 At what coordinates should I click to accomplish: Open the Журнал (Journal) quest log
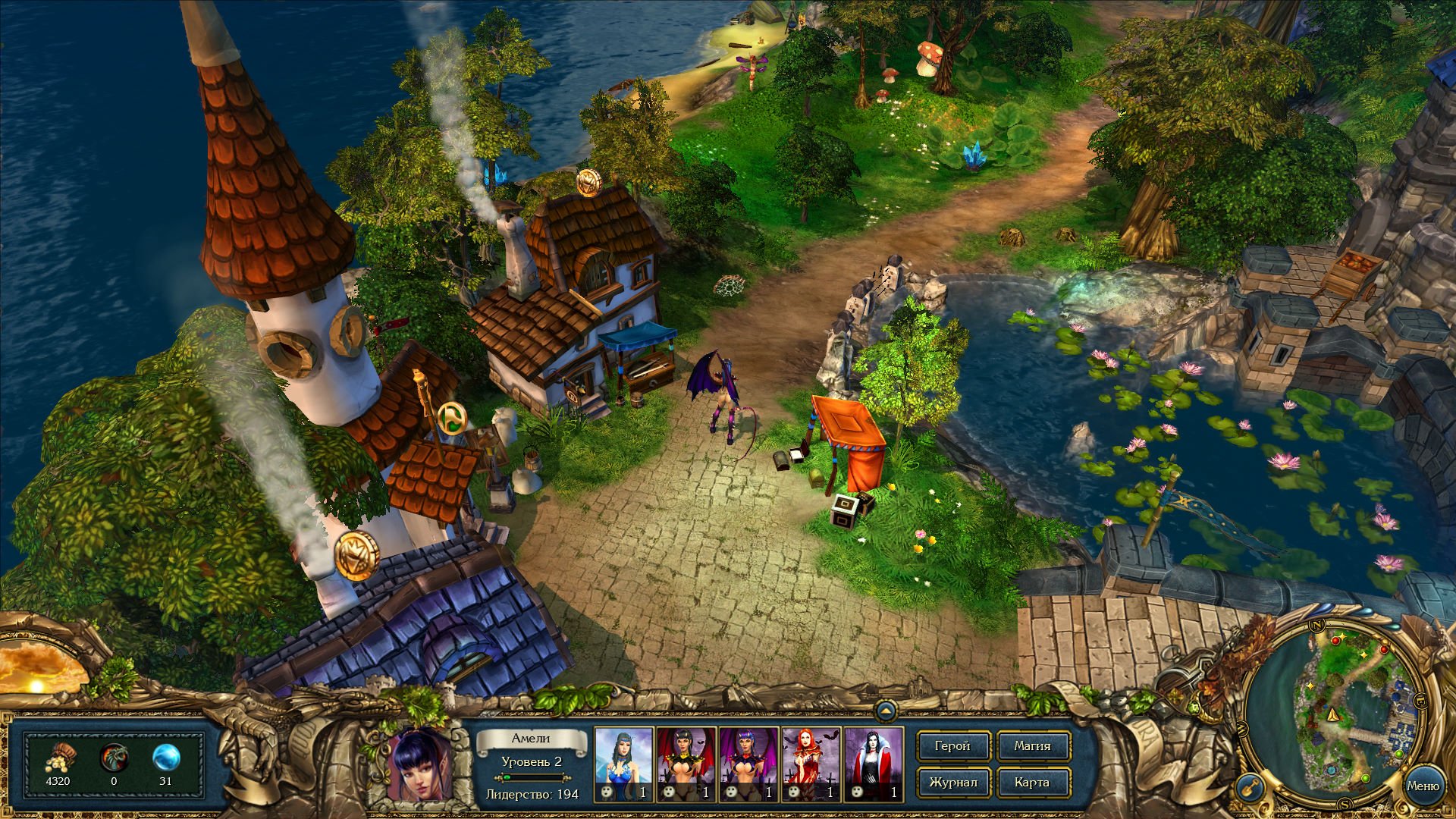tap(952, 783)
